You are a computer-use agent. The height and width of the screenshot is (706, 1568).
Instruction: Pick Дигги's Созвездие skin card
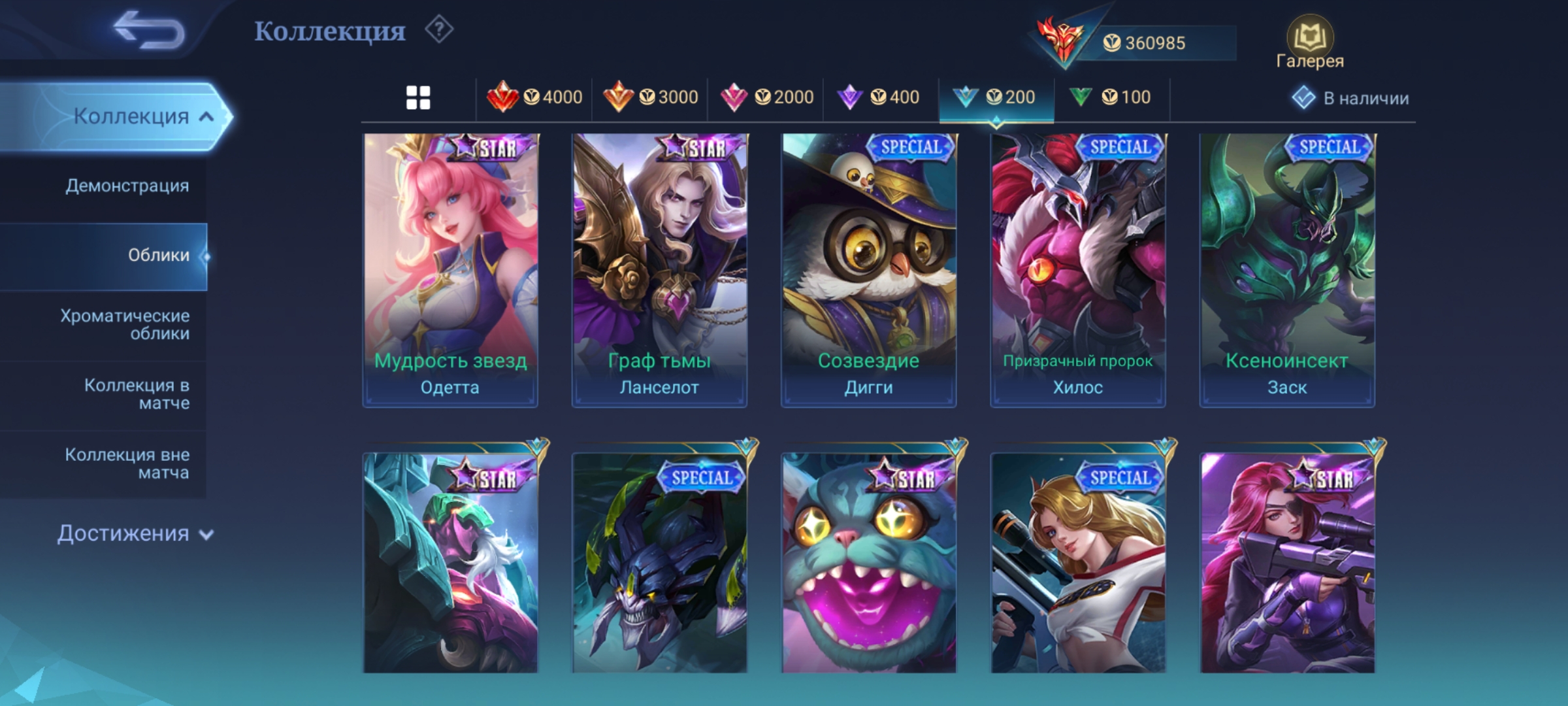(x=868, y=271)
